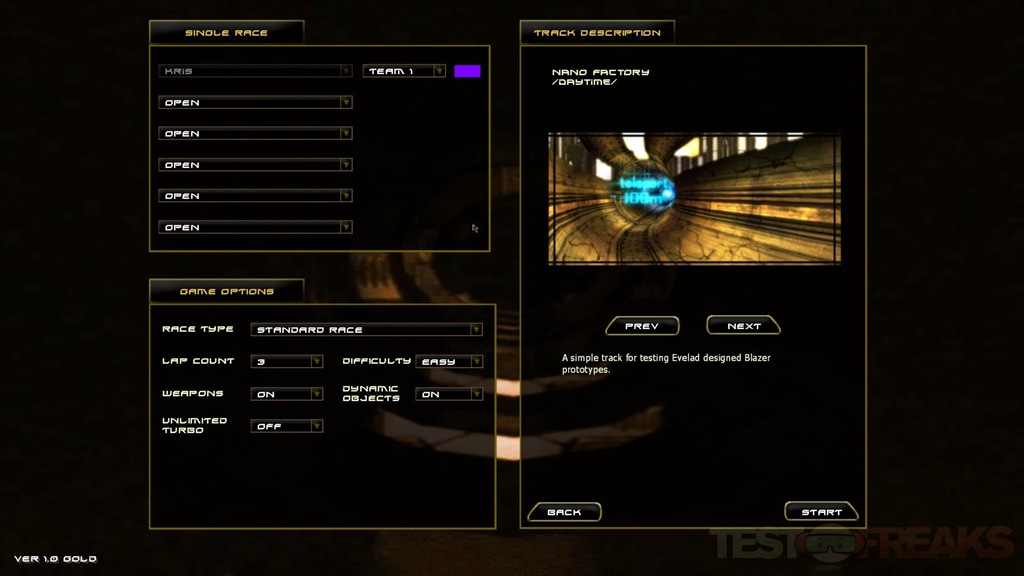Pick the purple team color swatch
The width and height of the screenshot is (1024, 576).
[467, 72]
